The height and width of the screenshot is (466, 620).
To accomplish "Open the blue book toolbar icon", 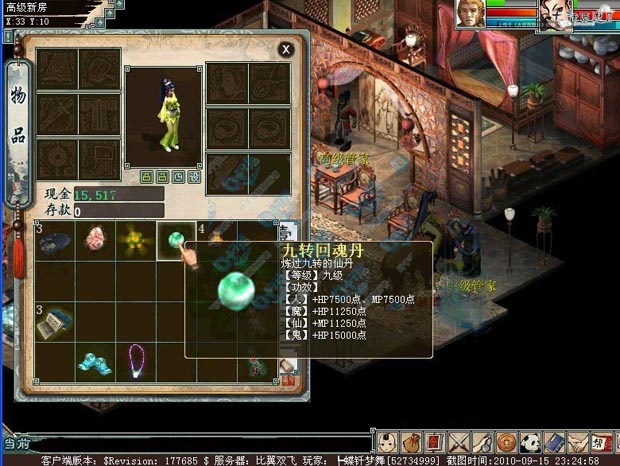I will (x=553, y=442).
